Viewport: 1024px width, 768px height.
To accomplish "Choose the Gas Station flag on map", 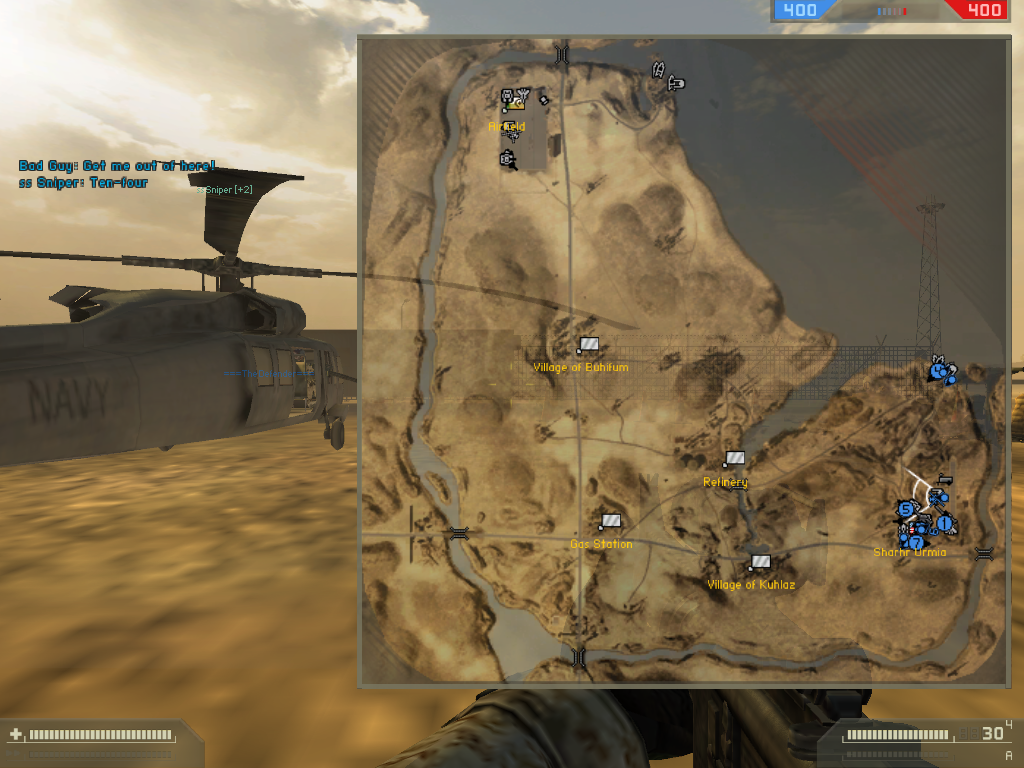I will [610, 521].
